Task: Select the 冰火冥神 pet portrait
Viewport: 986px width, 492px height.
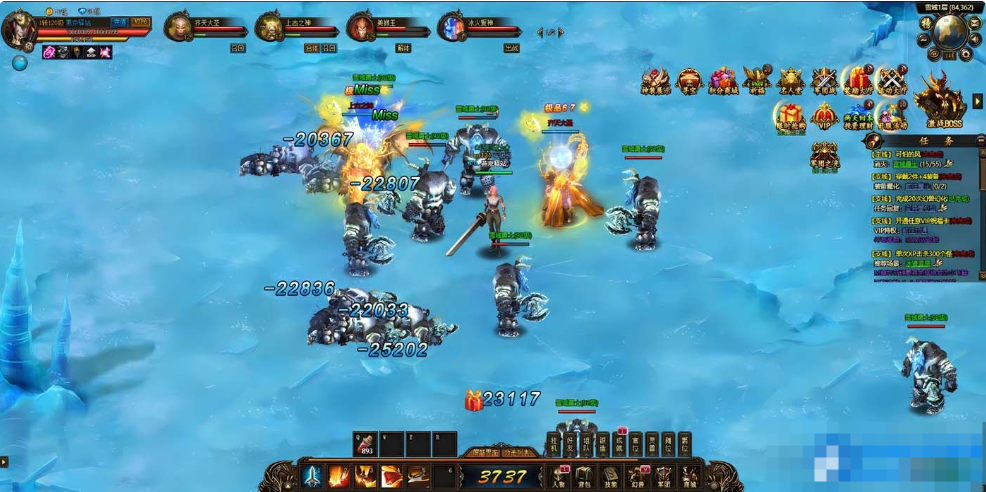Action: coord(452,26)
